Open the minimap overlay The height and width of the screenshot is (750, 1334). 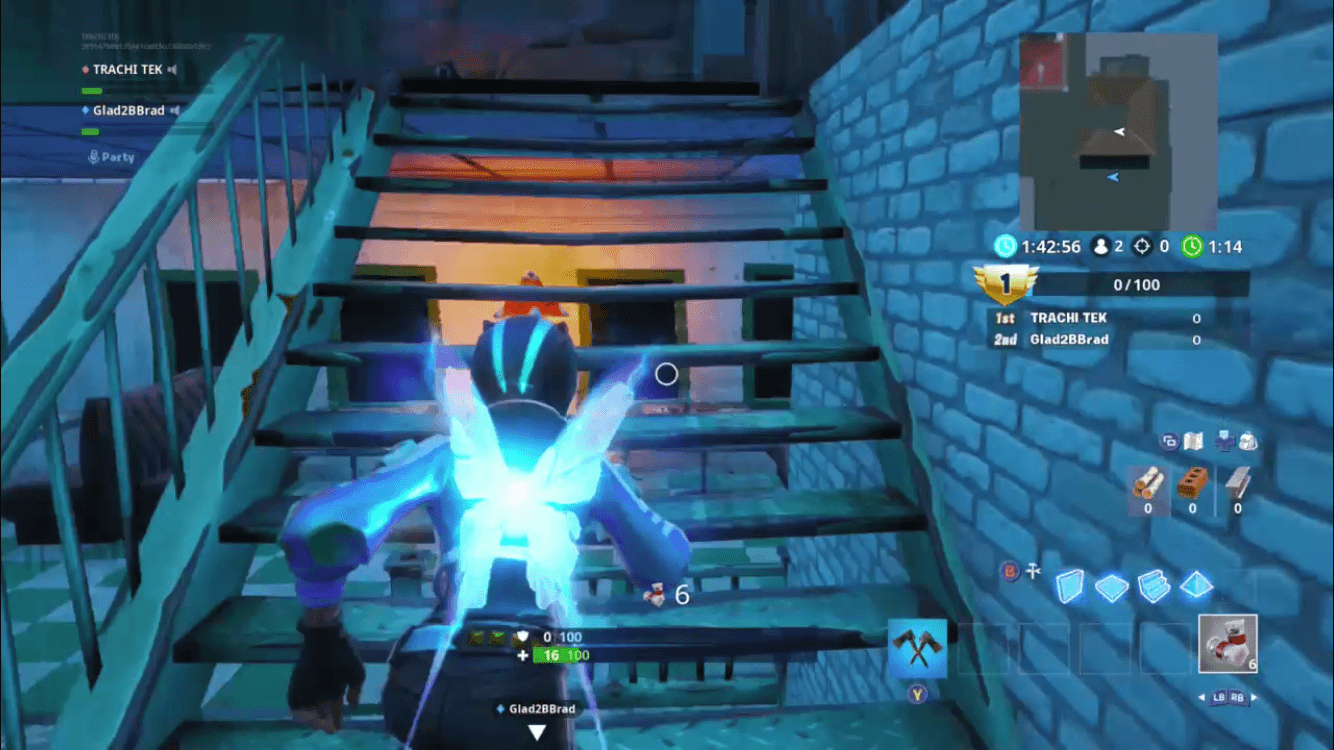1117,130
